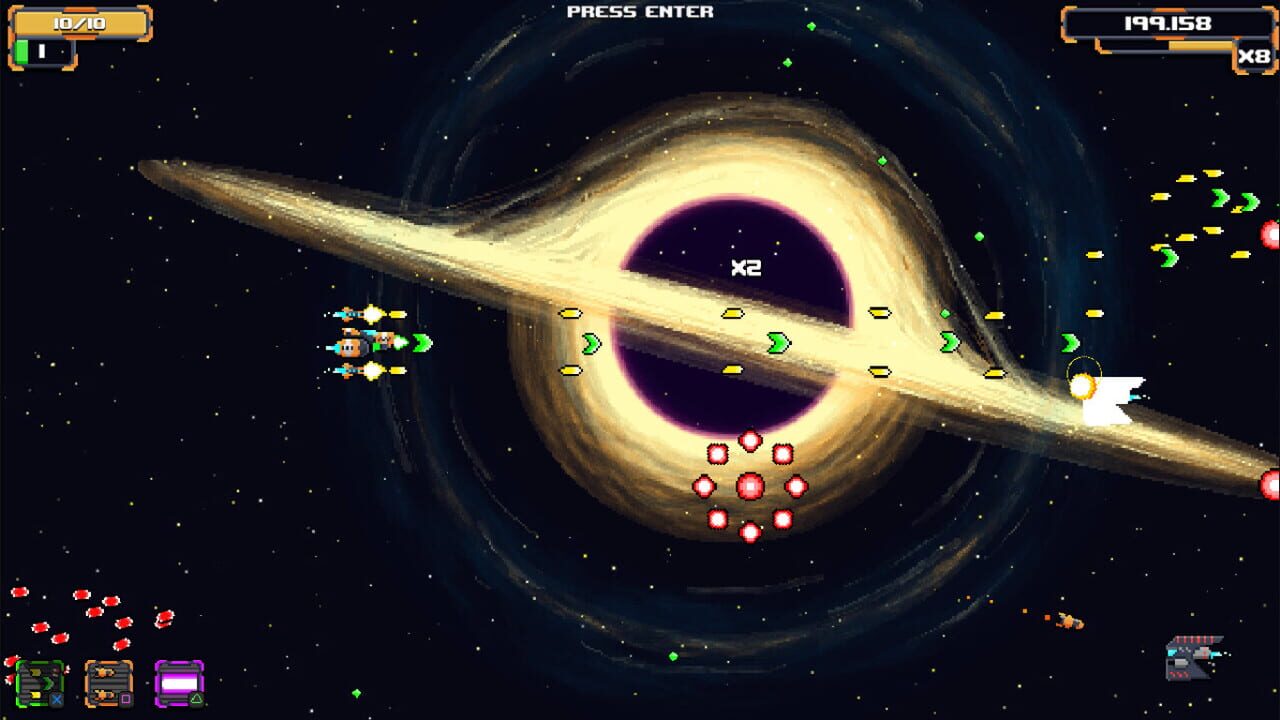The width and height of the screenshot is (1280, 720).
Task: Click the x2 multiplier label inside the black hole
Action: [x=745, y=267]
